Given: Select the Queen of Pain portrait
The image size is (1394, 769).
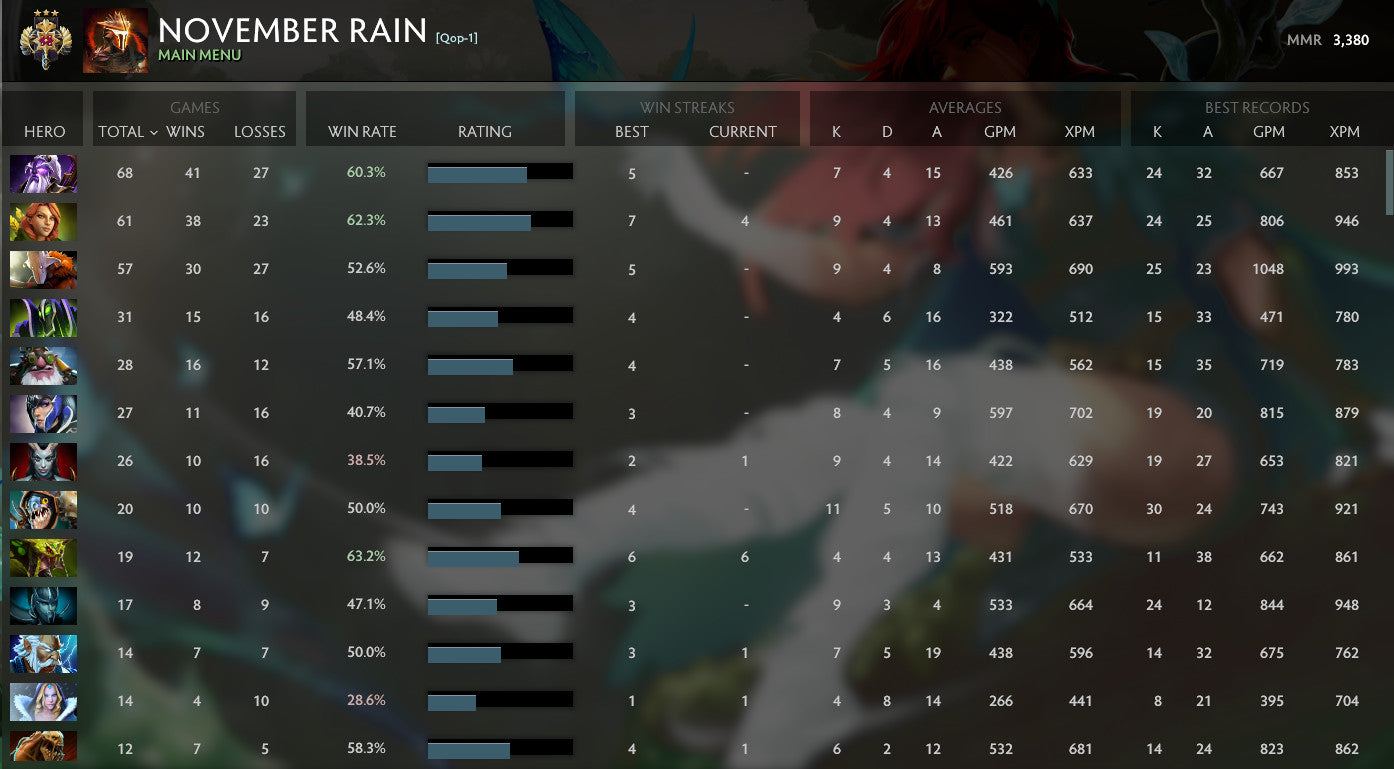Looking at the screenshot, I should click(x=43, y=461).
